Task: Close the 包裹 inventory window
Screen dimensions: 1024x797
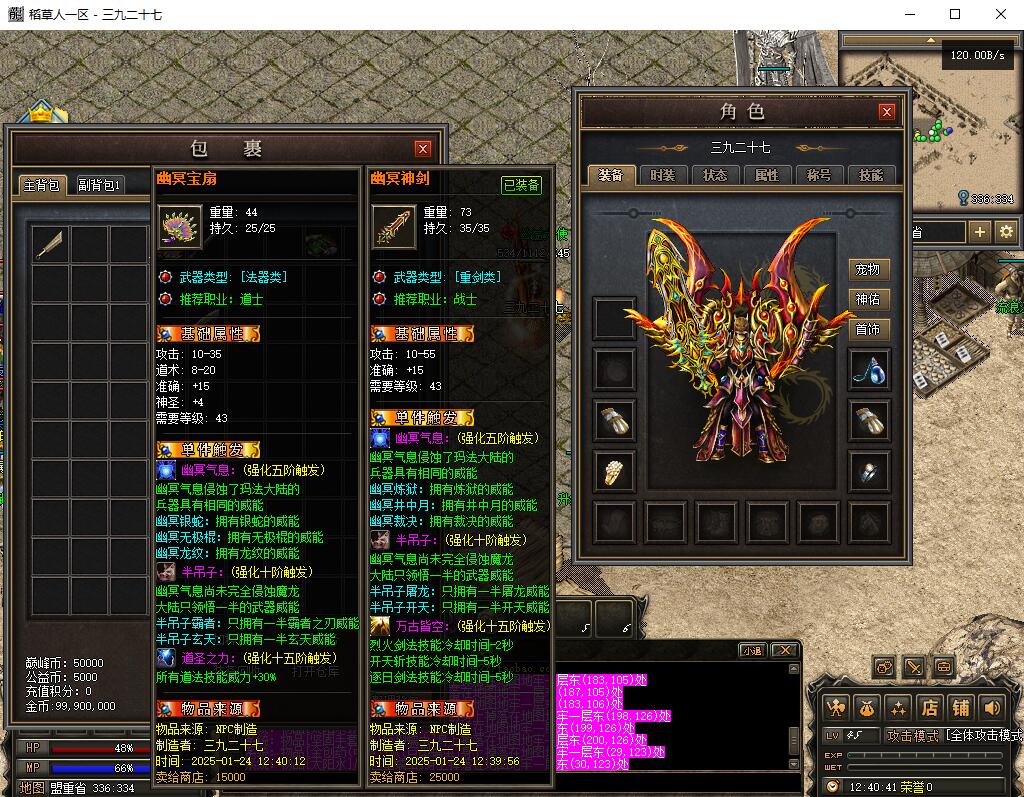Action: click(x=423, y=149)
